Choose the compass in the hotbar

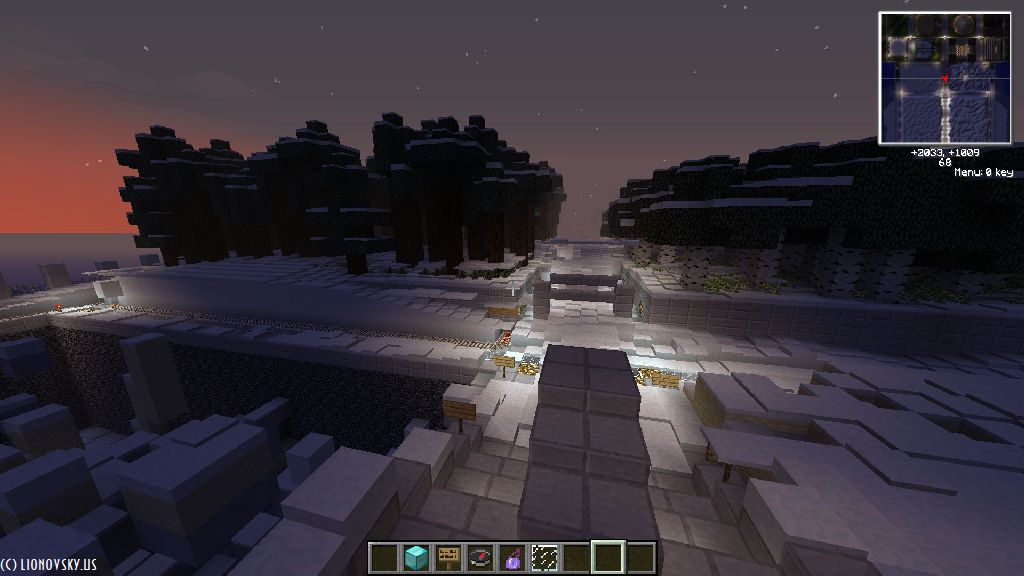click(x=480, y=557)
